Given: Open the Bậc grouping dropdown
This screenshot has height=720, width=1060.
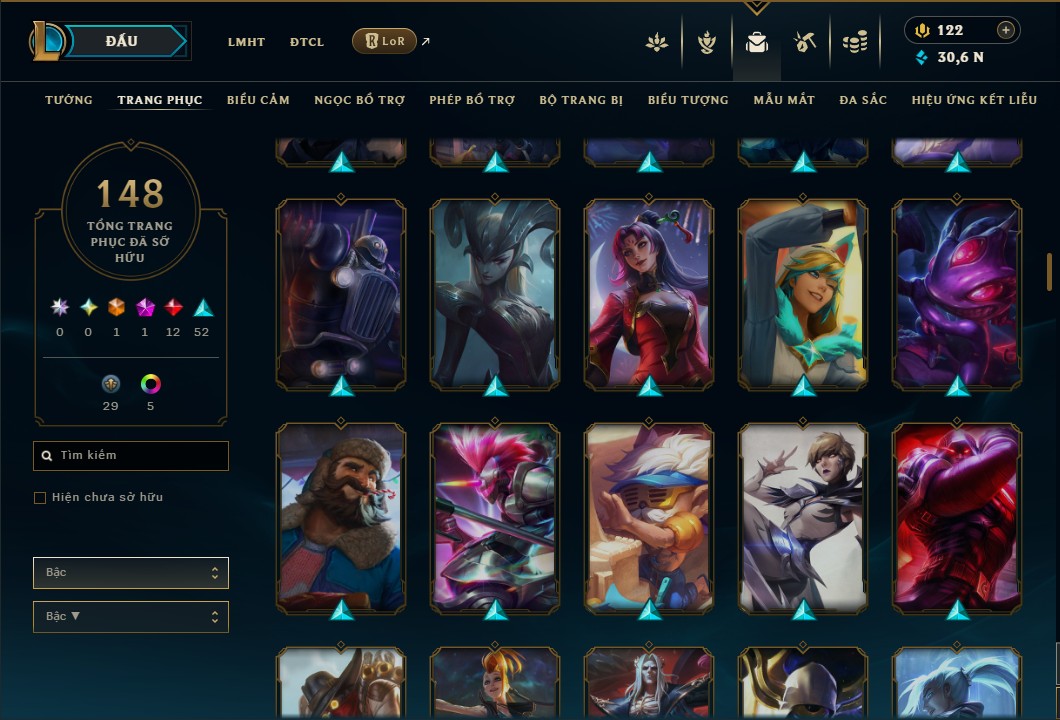Looking at the screenshot, I should tap(131, 573).
